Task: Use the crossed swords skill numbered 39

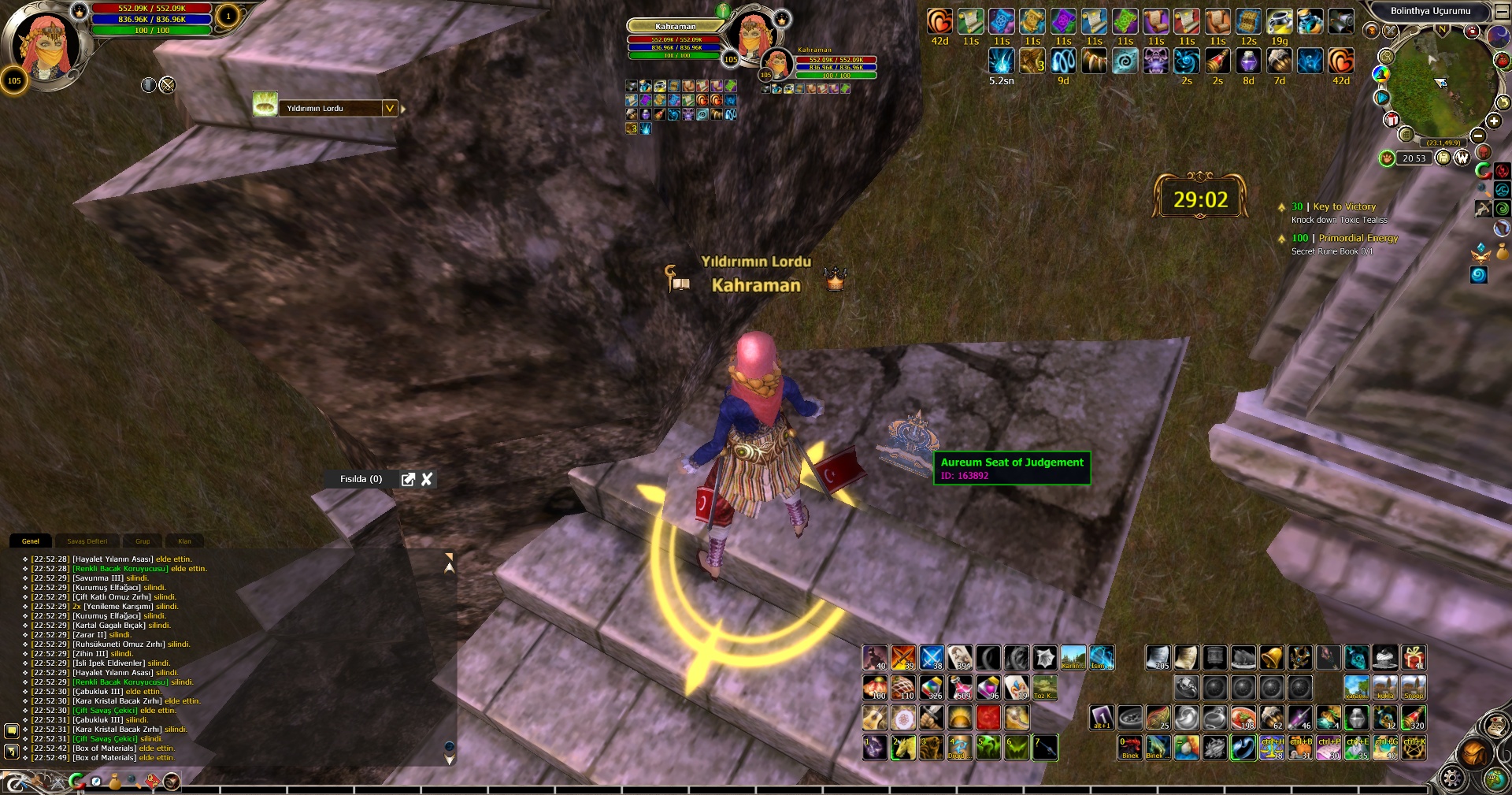Action: click(x=903, y=657)
